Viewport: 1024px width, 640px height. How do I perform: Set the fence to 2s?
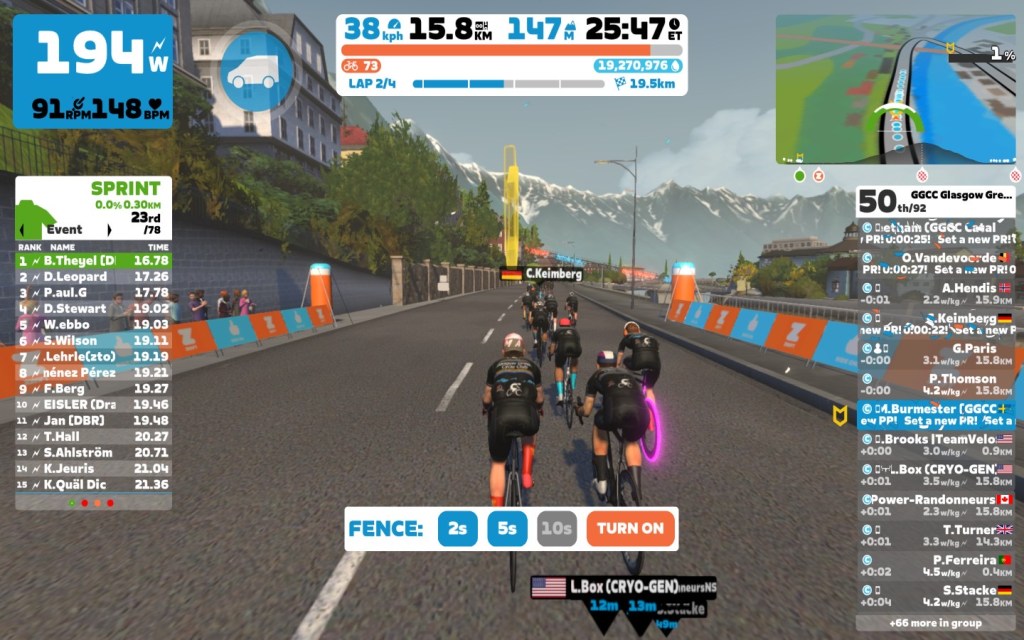point(458,528)
